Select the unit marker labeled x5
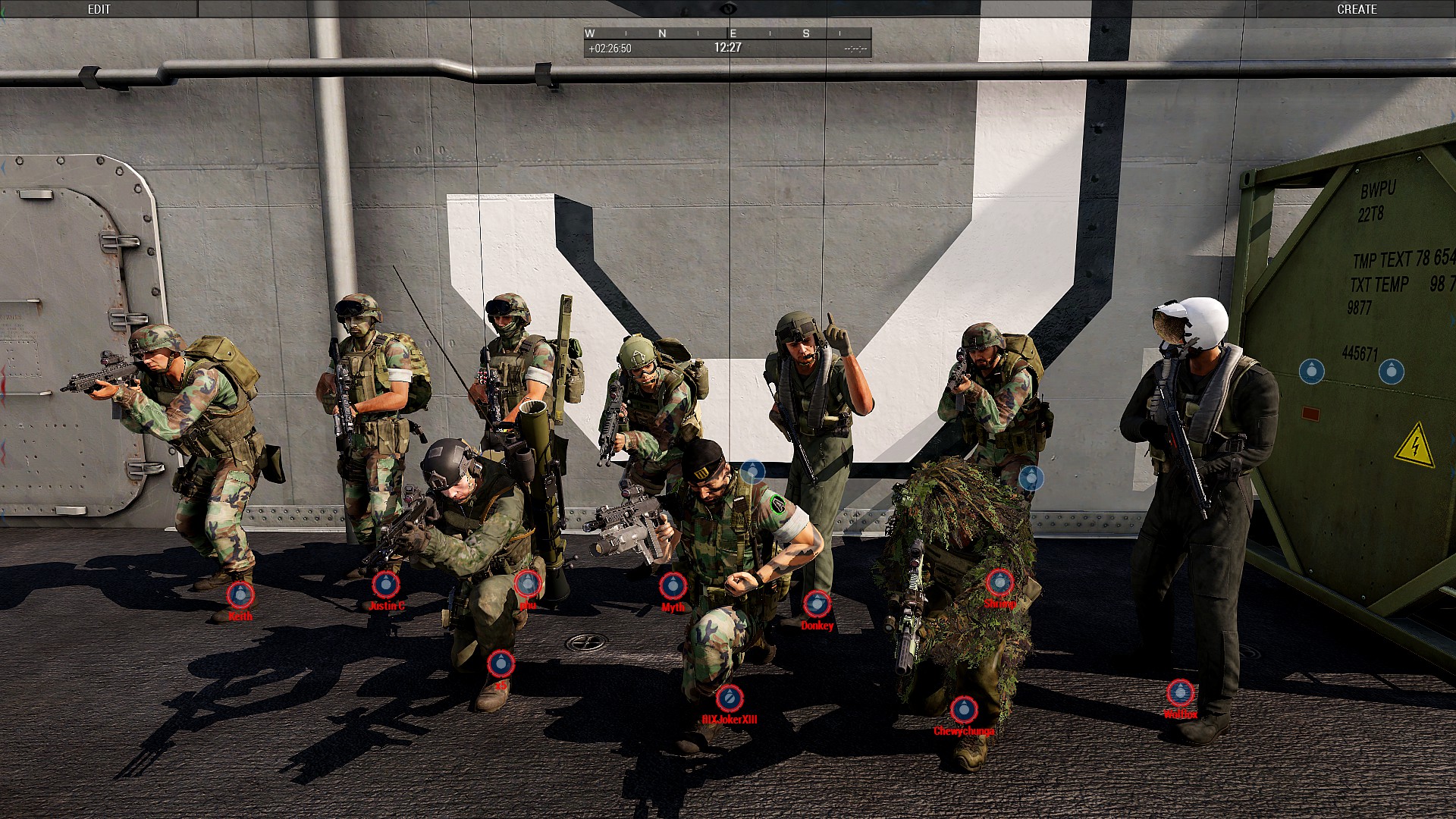Viewport: 1456px width, 819px height. click(x=500, y=664)
